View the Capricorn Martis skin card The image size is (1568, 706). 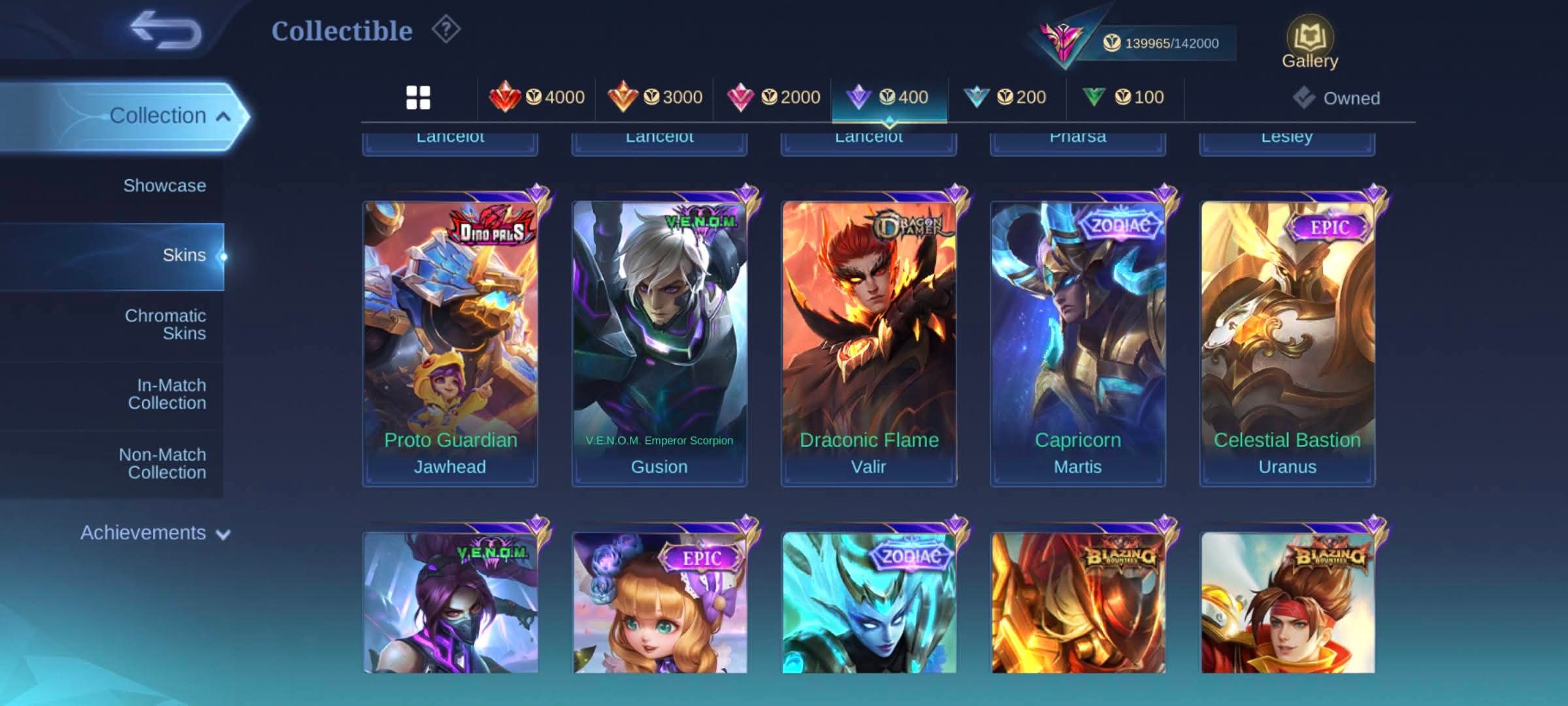(1078, 343)
